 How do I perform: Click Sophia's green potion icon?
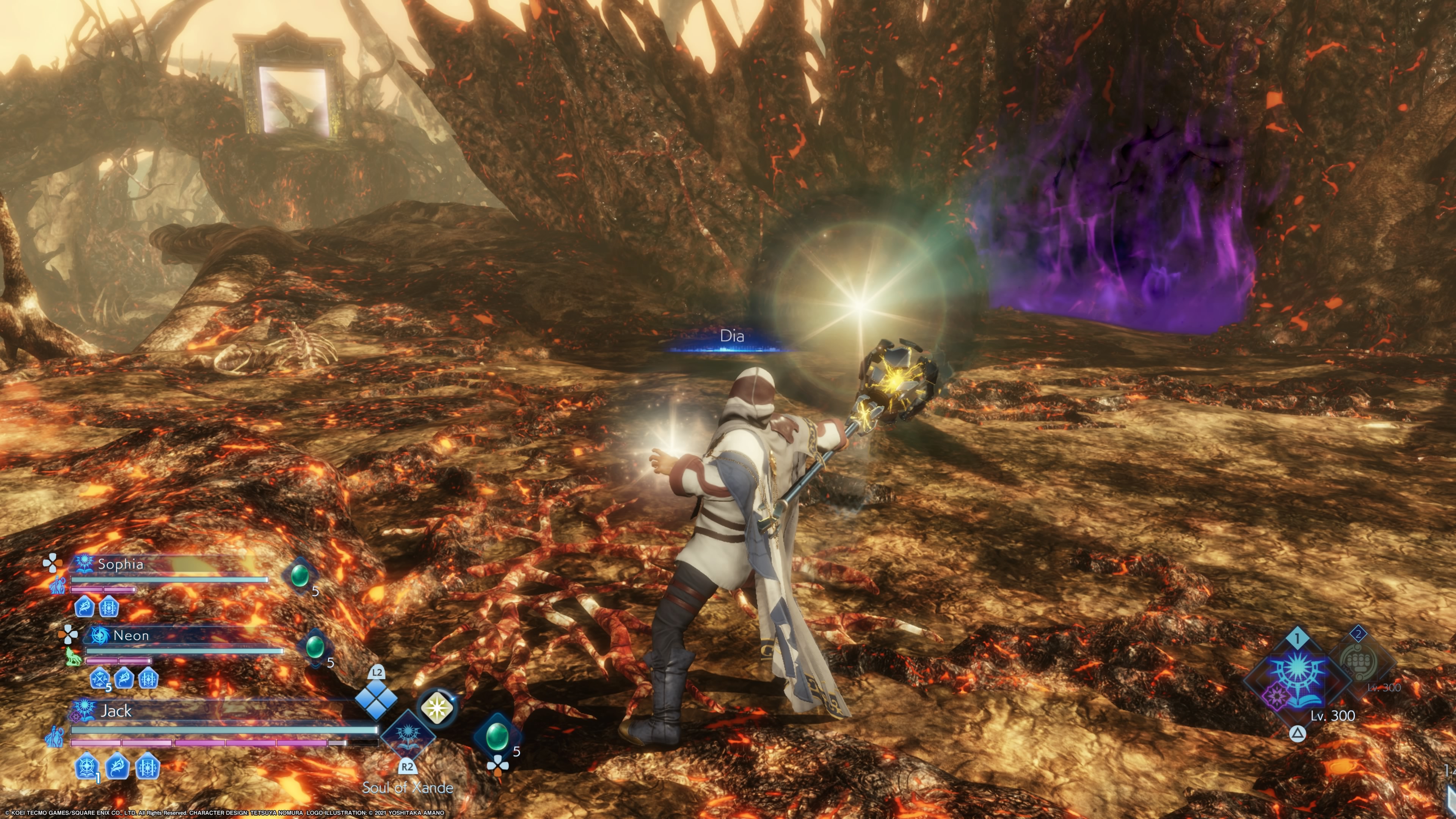tap(299, 576)
